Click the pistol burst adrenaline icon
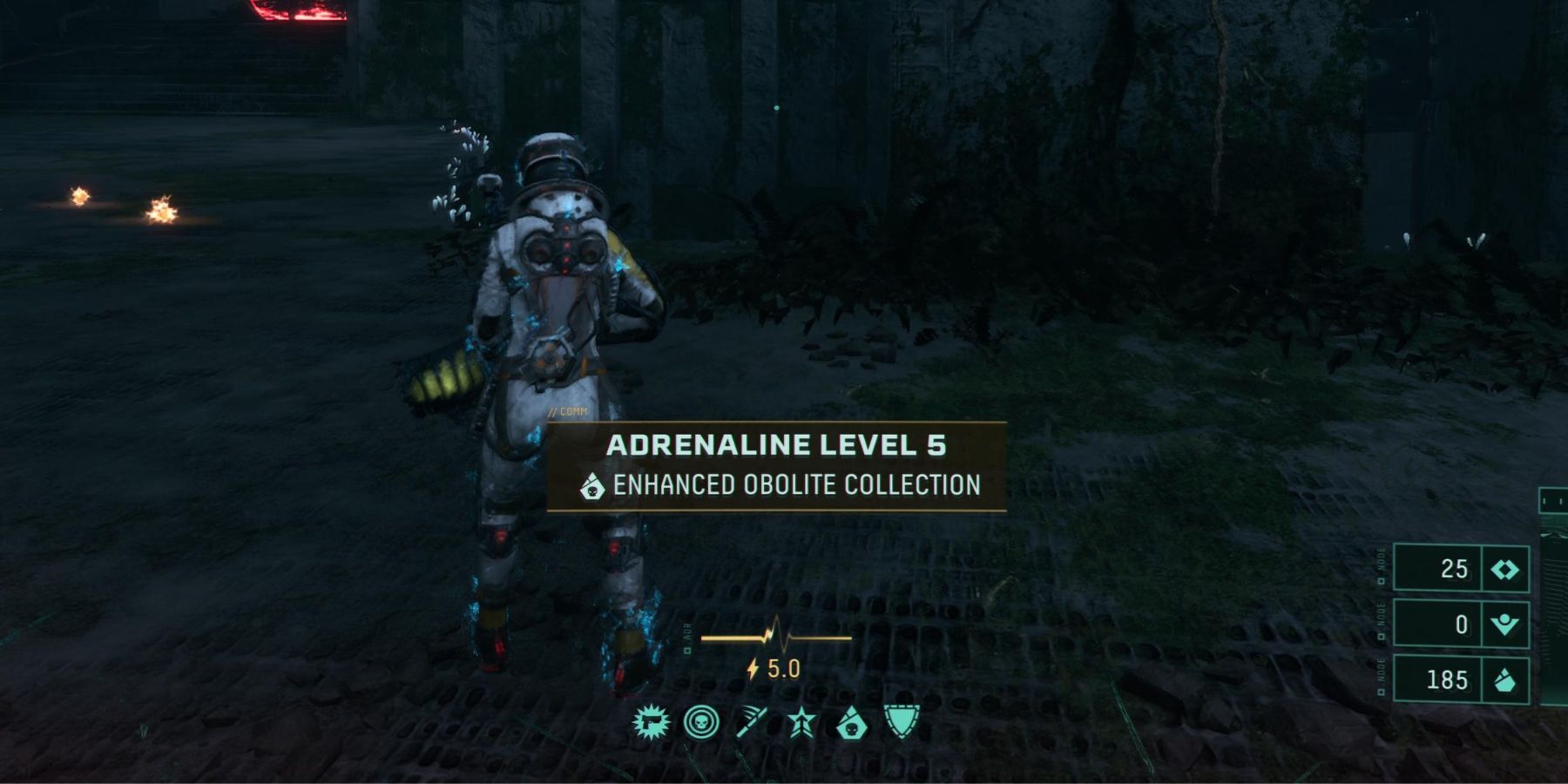This screenshot has height=784, width=1568. [651, 722]
